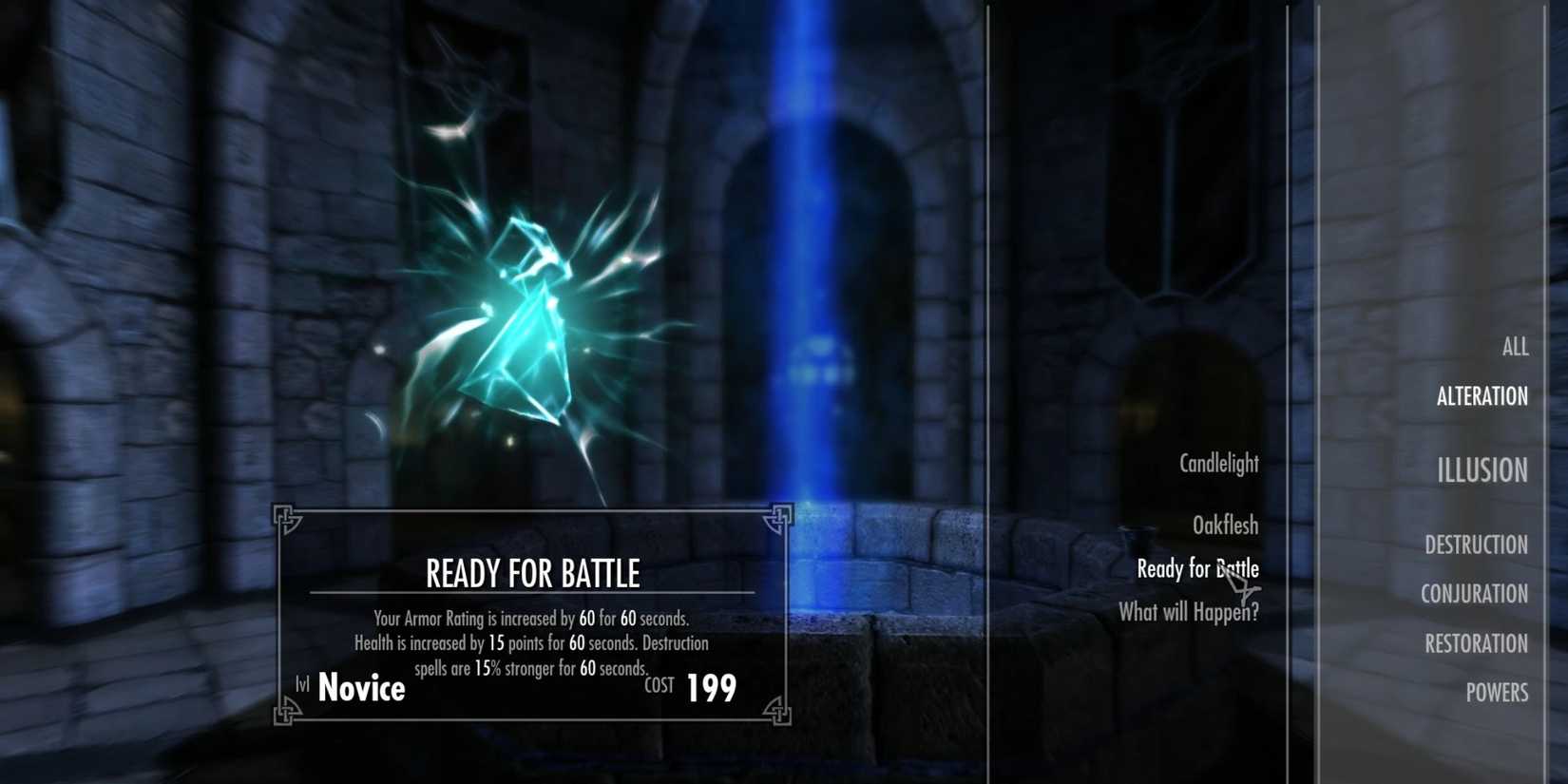Switch to the Alteration school
This screenshot has height=784, width=1568.
(x=1482, y=396)
